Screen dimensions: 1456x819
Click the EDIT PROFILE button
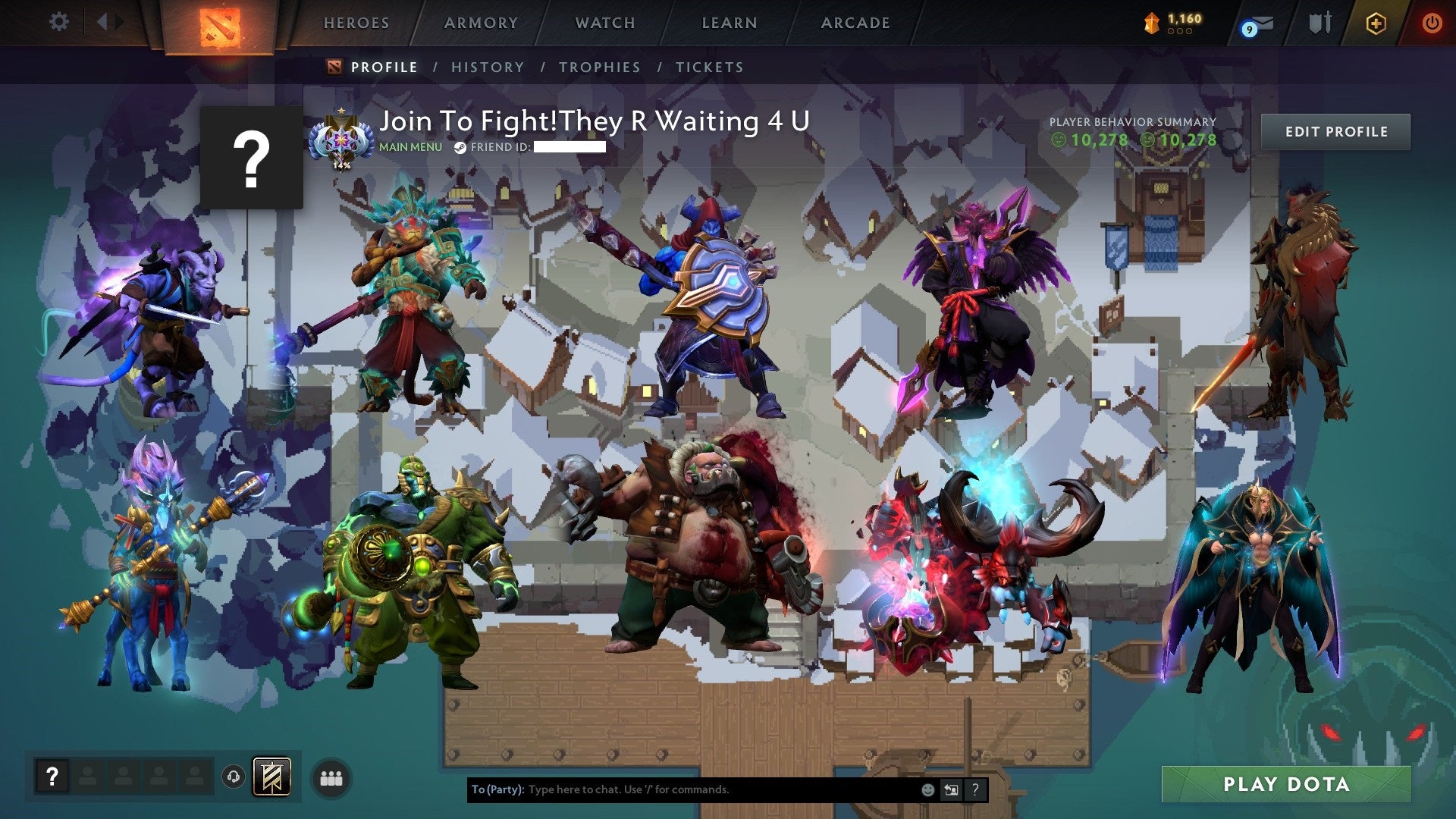[1336, 131]
